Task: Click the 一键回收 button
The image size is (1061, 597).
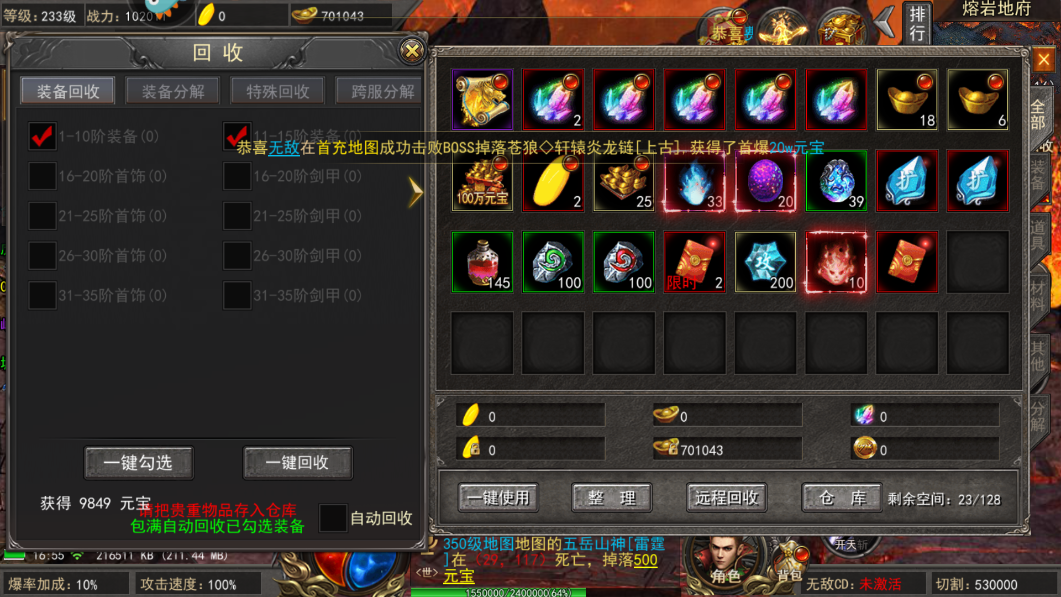Action: tap(297, 463)
